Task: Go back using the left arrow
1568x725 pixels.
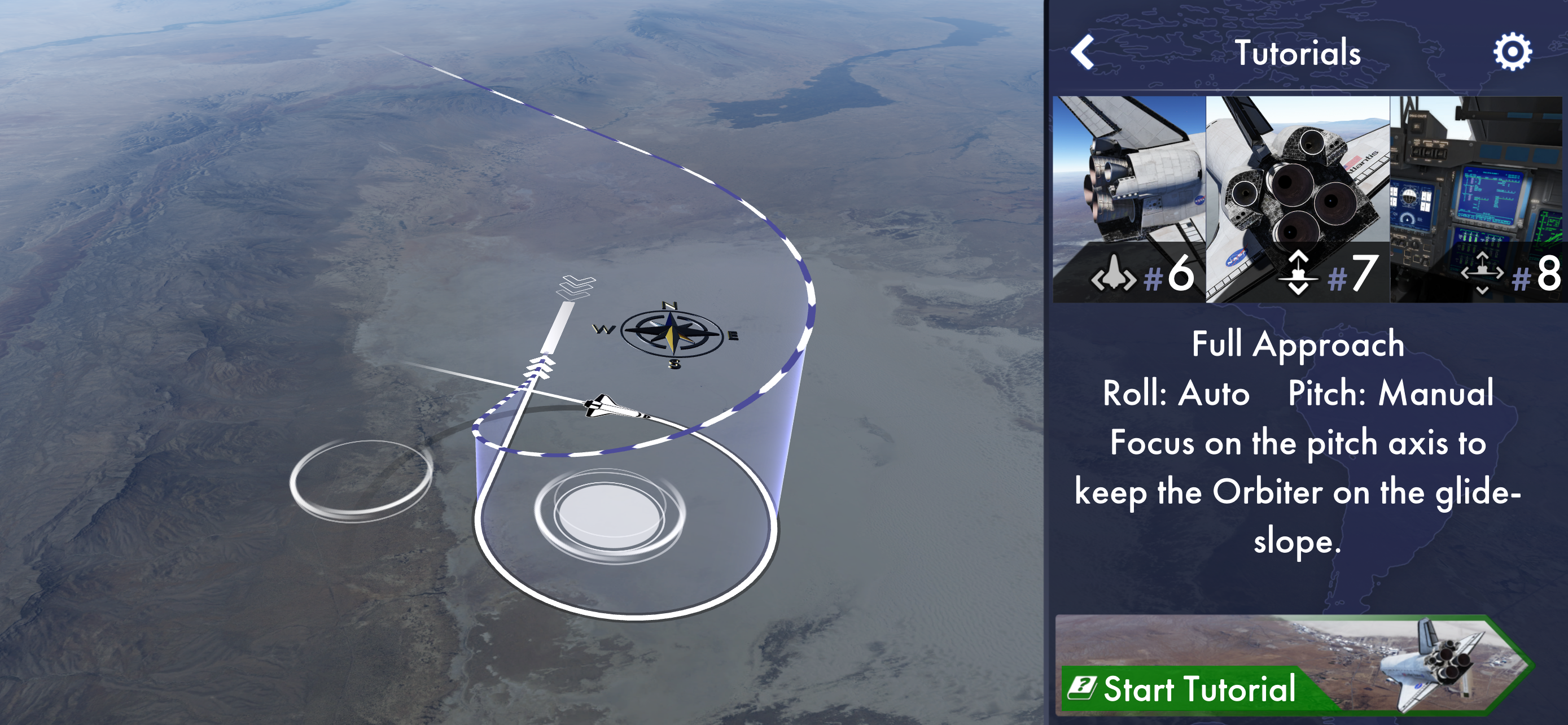Action: [x=1083, y=53]
